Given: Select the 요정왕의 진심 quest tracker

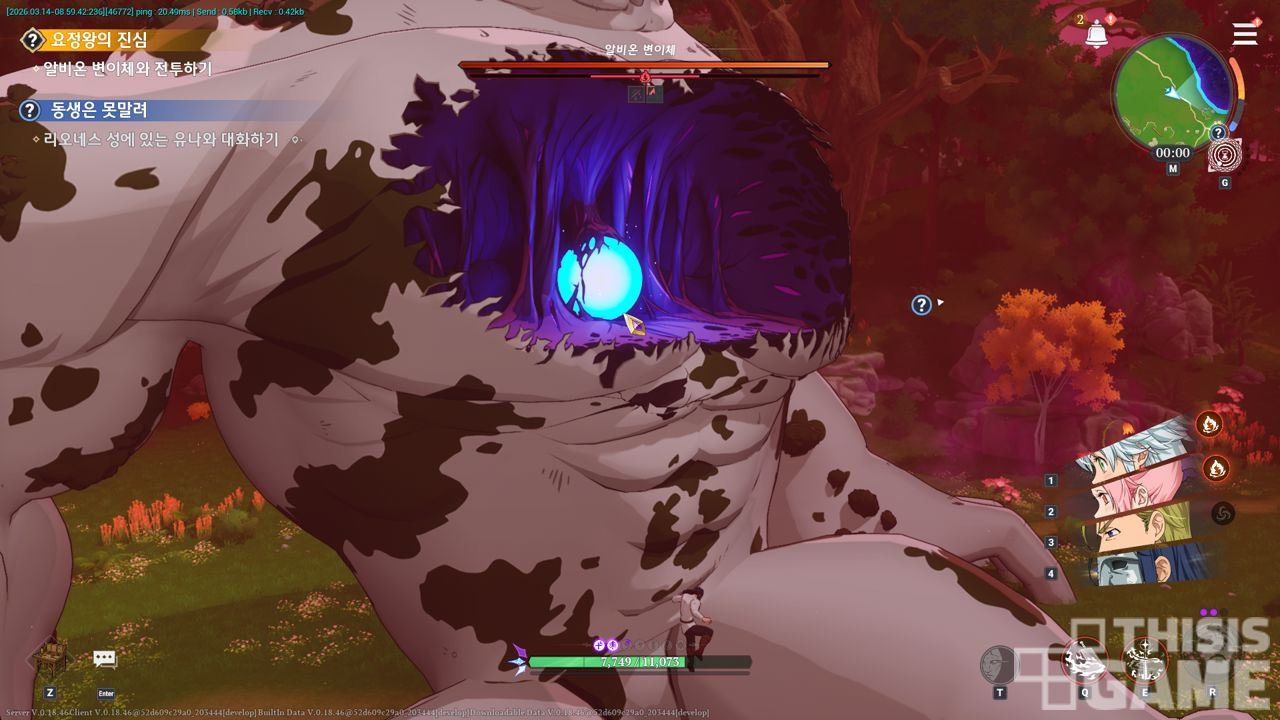Looking at the screenshot, I should point(99,40).
